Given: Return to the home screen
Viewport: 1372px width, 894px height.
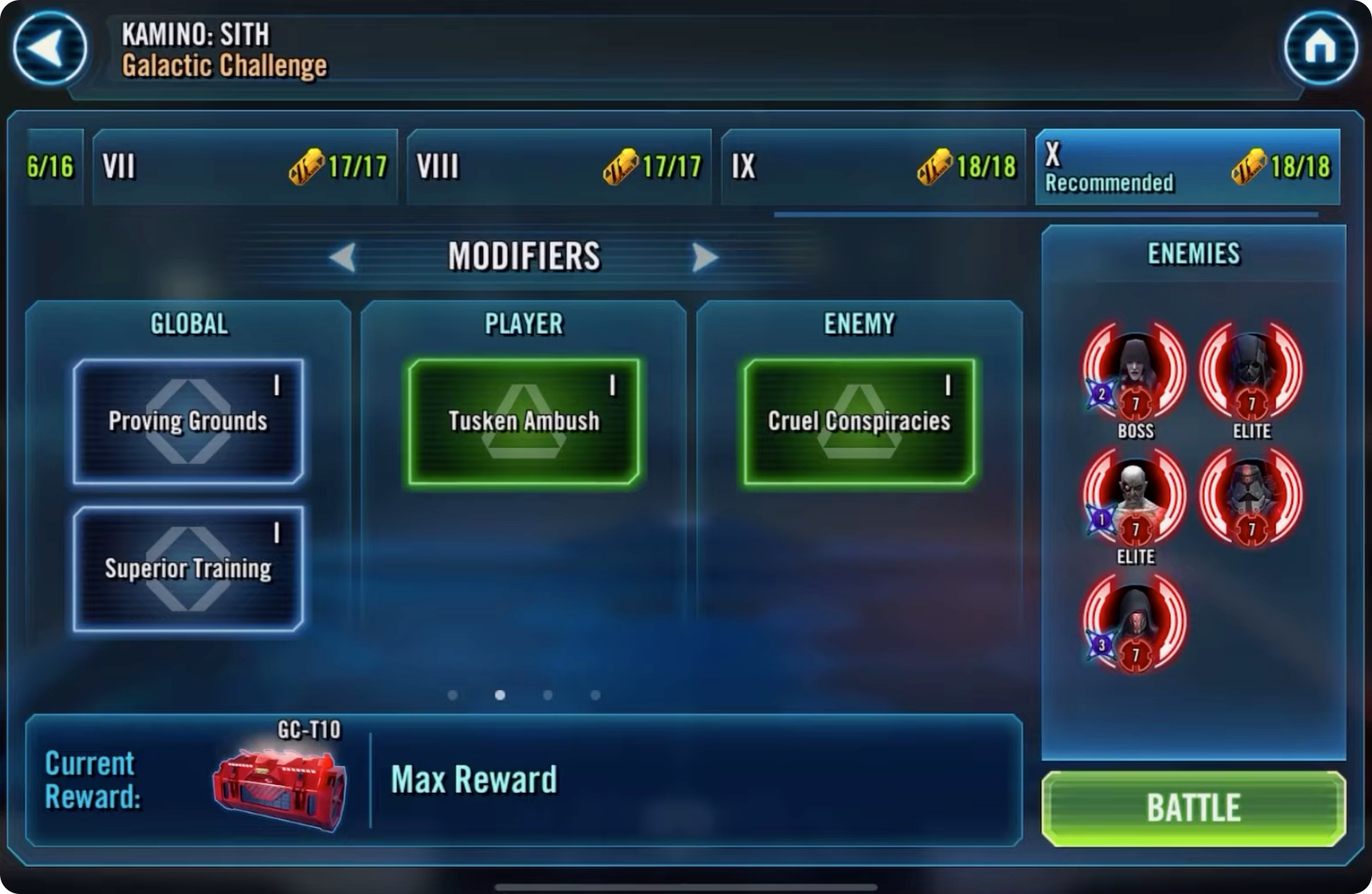Looking at the screenshot, I should pyautogui.click(x=1320, y=49).
